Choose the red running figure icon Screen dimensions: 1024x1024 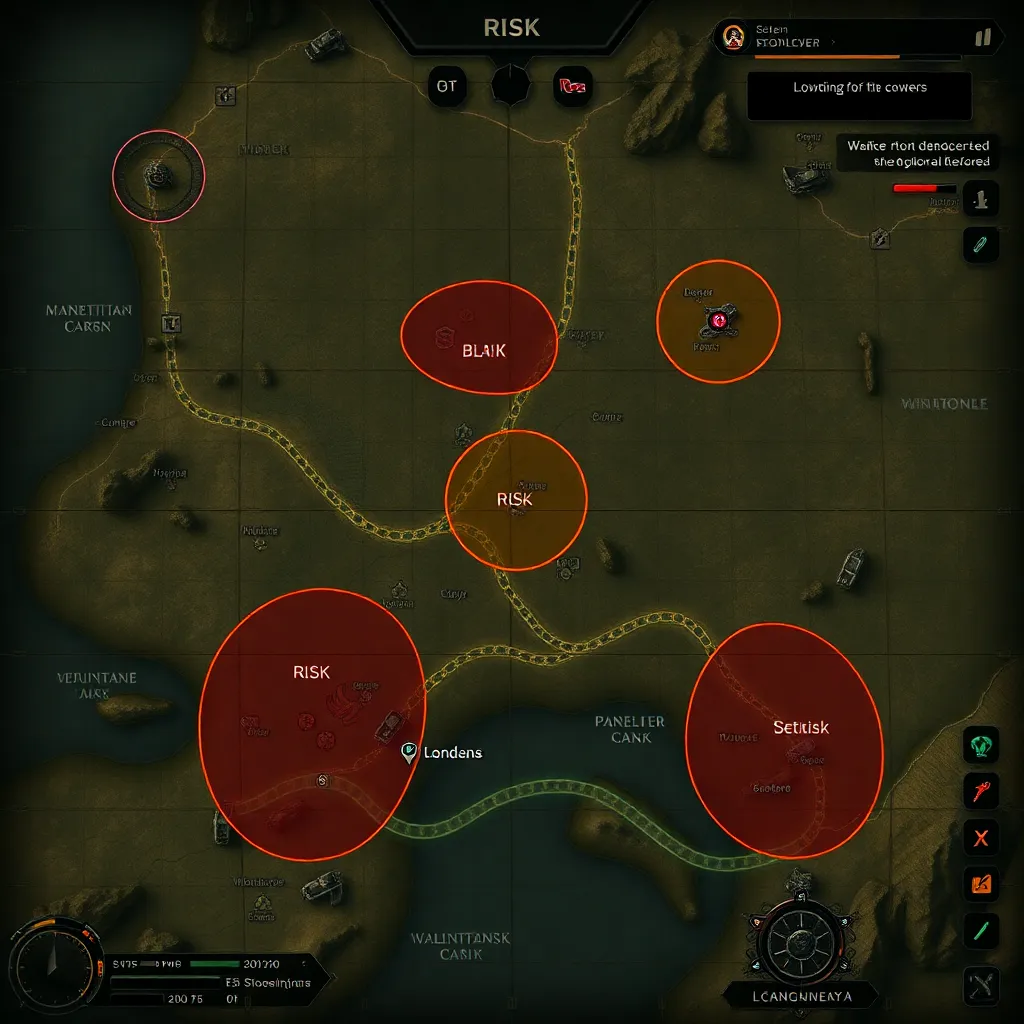(981, 790)
